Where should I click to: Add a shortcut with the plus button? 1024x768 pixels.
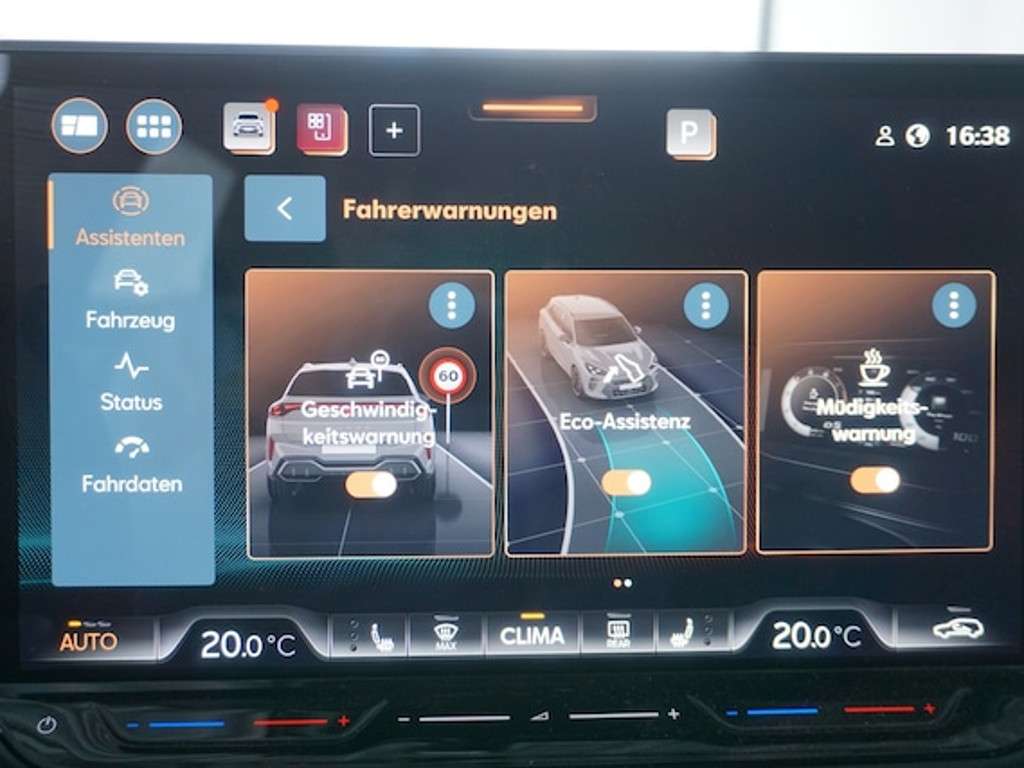click(394, 131)
